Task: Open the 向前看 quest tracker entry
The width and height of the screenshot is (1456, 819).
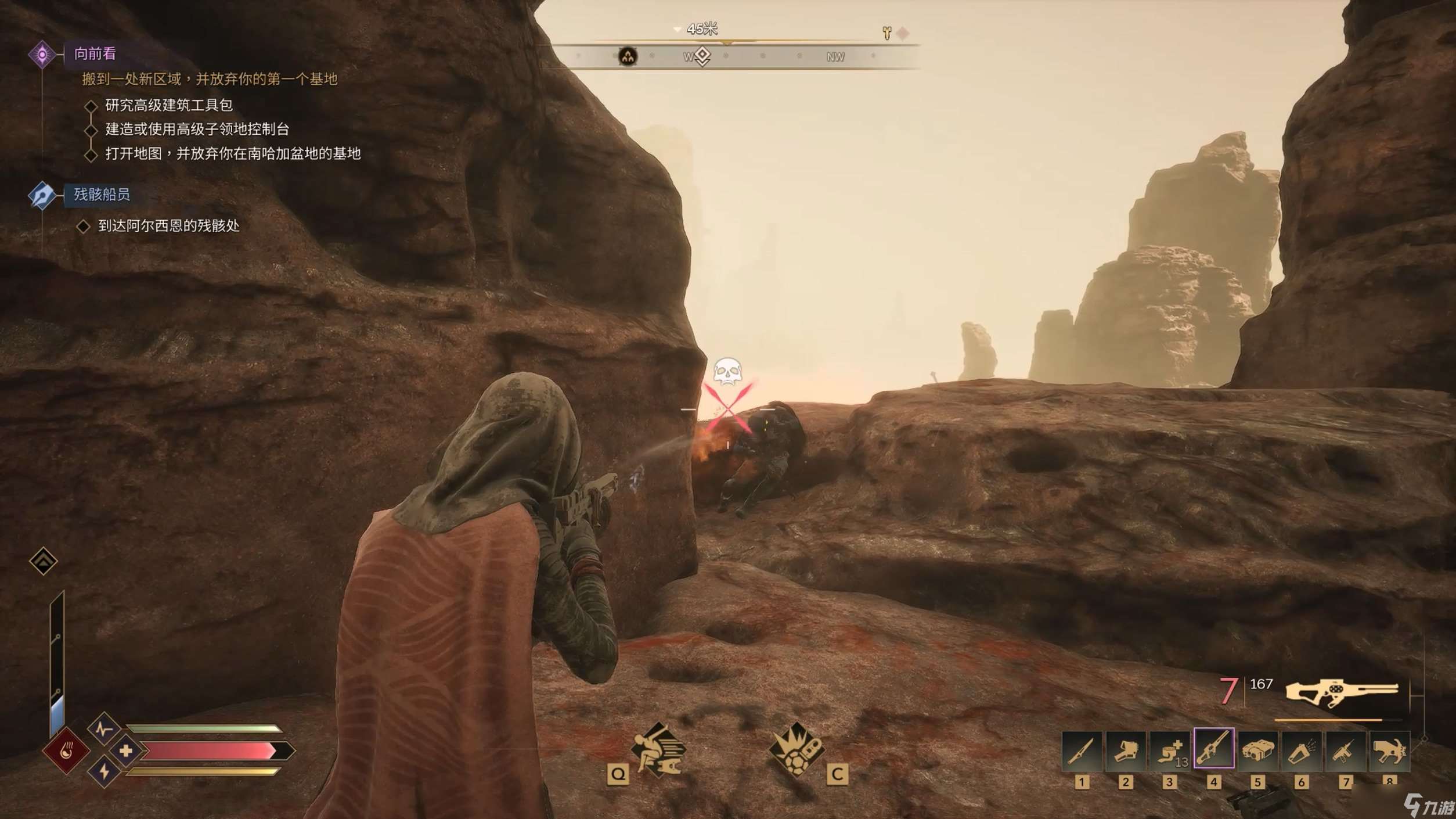Action: tap(95, 54)
